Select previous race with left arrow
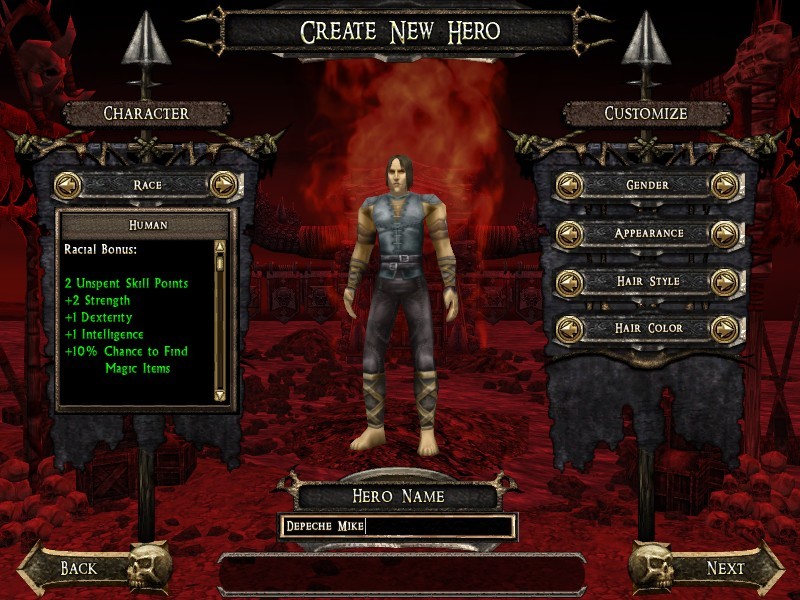 tap(68, 185)
